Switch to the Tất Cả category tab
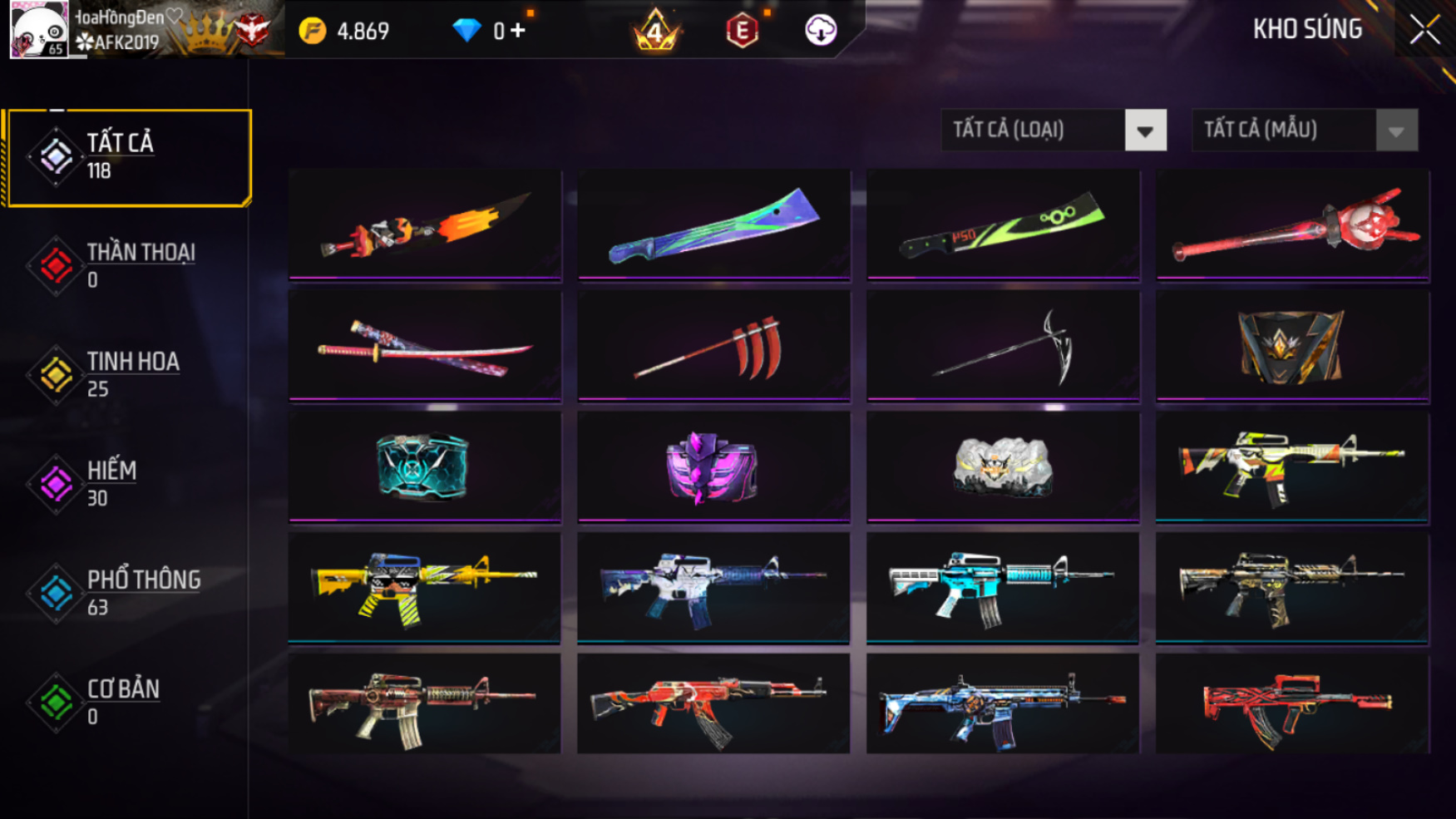The image size is (1456, 819). (x=128, y=157)
